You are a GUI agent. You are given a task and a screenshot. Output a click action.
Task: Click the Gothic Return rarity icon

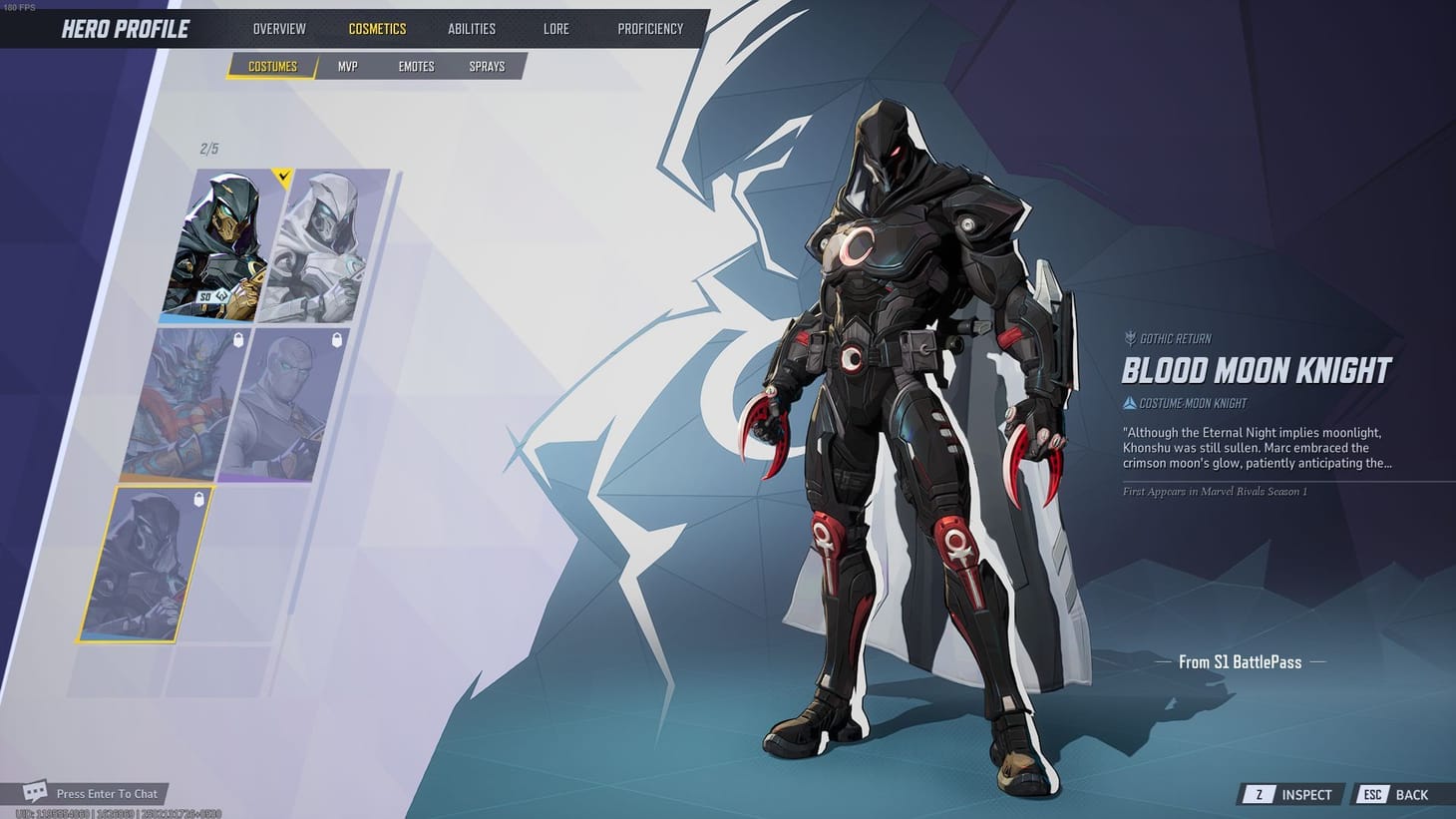1130,338
